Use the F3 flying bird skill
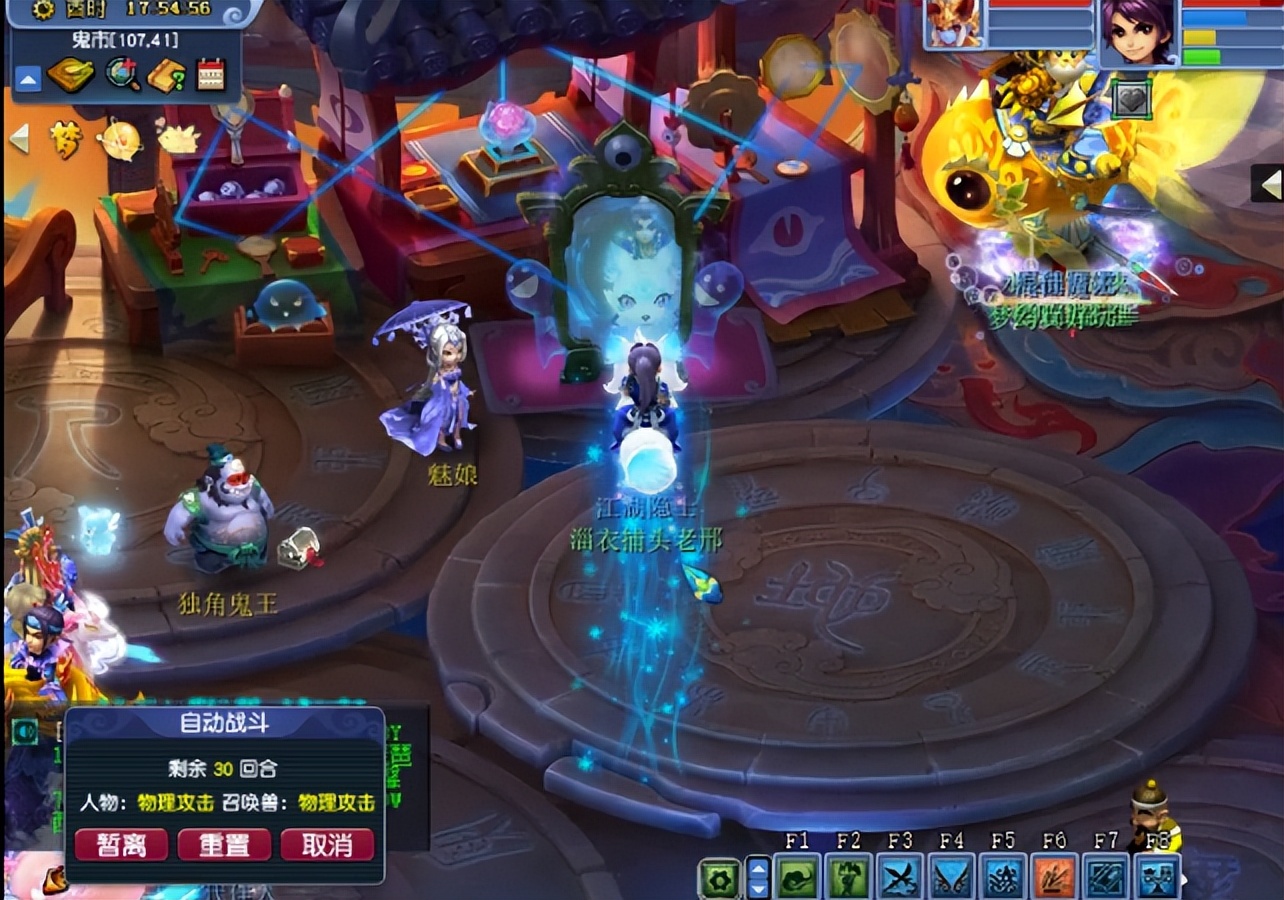The image size is (1284, 900). 900,877
